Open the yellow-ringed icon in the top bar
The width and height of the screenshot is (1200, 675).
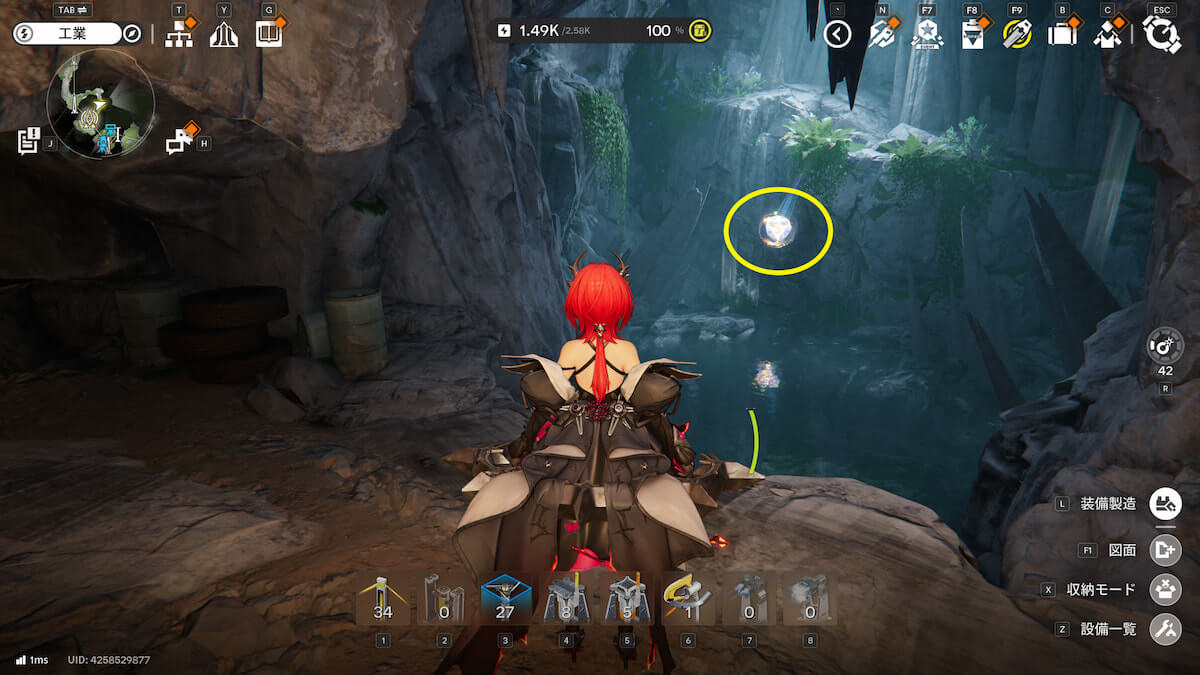[1016, 35]
